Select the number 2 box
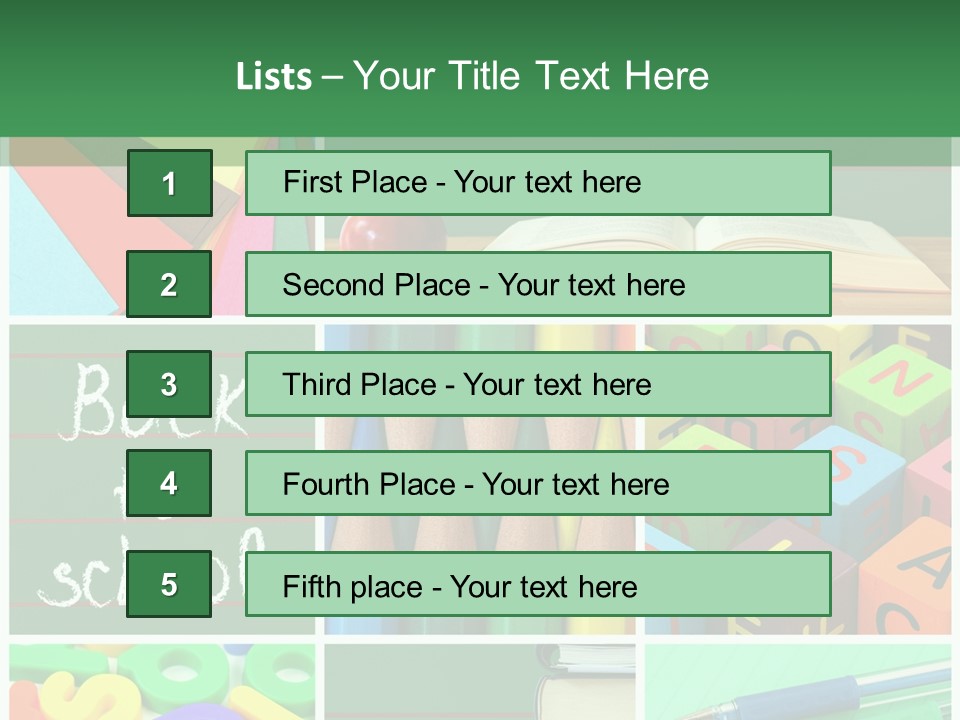The width and height of the screenshot is (960, 720). pyautogui.click(x=169, y=284)
